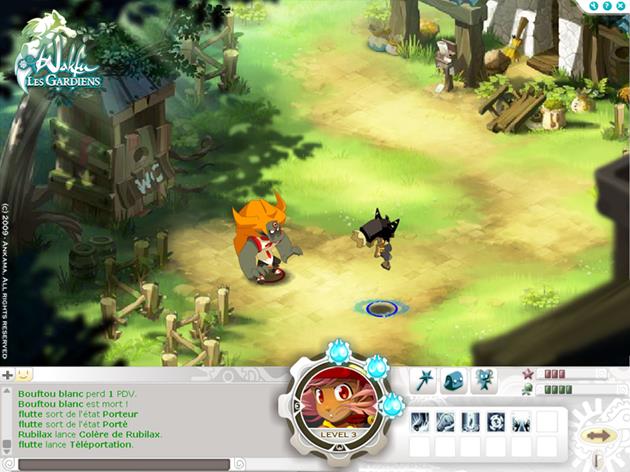
Task: Activate the fifth spell hotbar icon
Action: click(x=521, y=422)
